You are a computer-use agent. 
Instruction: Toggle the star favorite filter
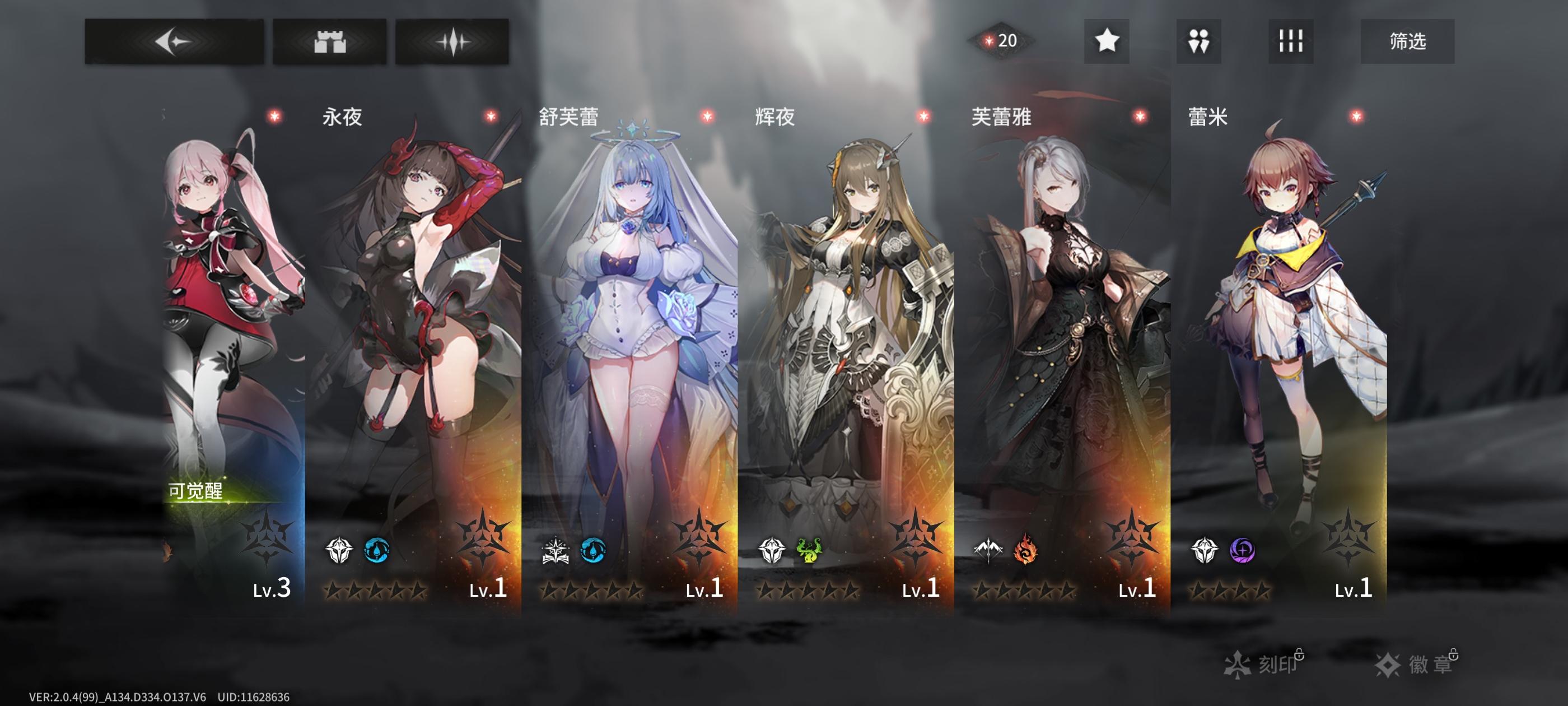(1108, 41)
